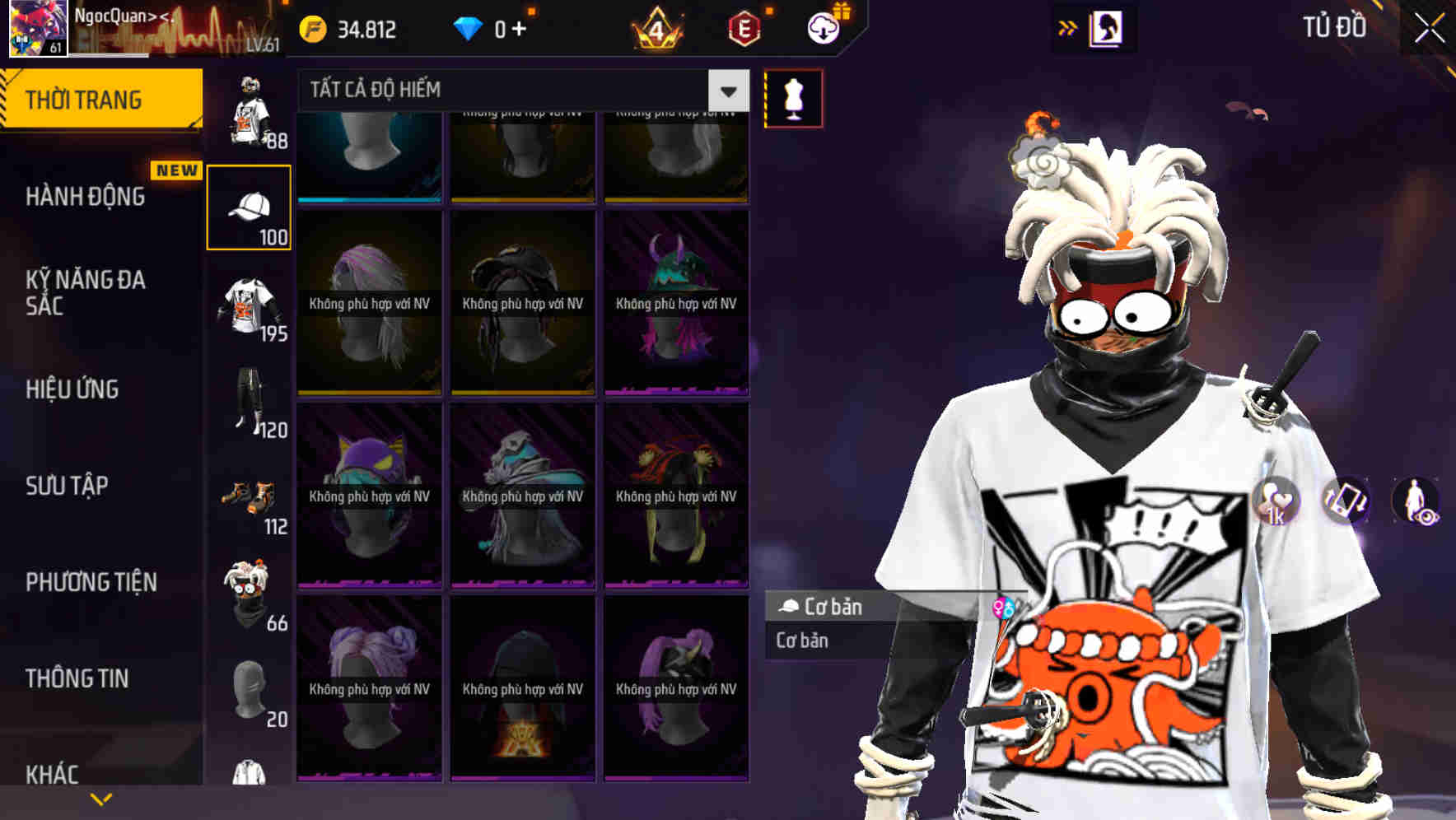Toggle the mannequin display preview

[x=793, y=97]
